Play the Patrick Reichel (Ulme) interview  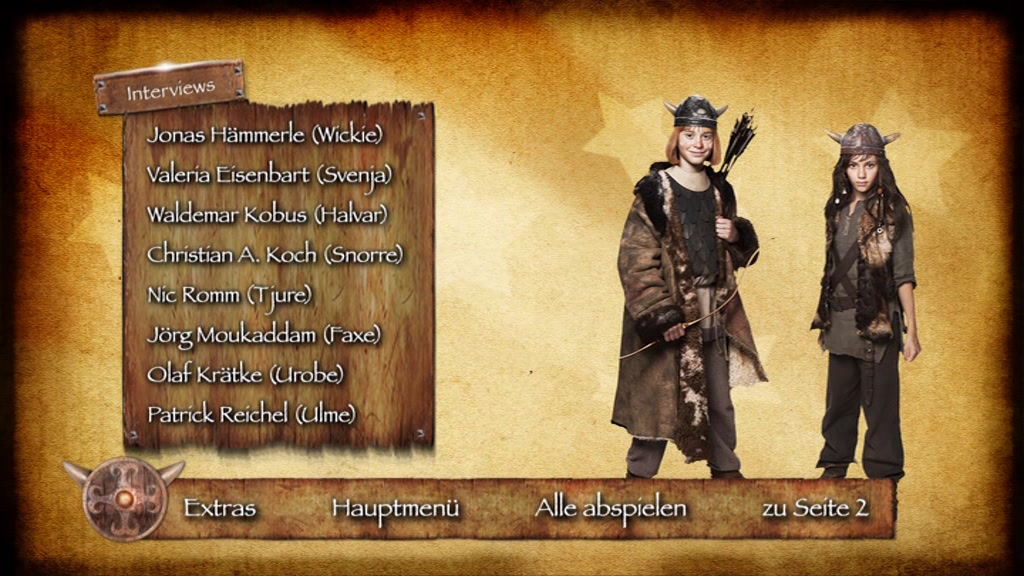[252, 414]
